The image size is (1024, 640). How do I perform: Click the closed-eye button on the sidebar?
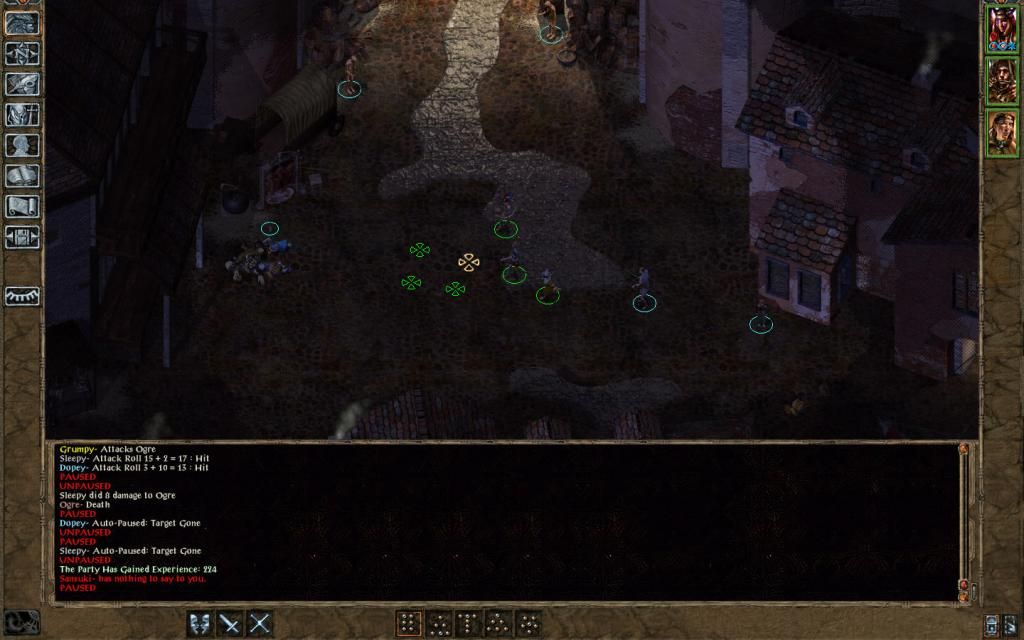(x=22, y=296)
